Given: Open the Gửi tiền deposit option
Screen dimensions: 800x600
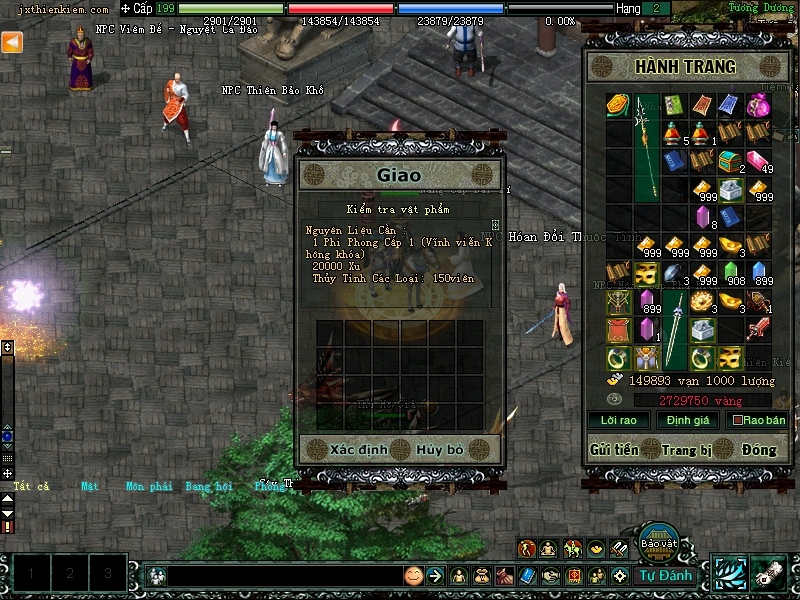Looking at the screenshot, I should 614,450.
